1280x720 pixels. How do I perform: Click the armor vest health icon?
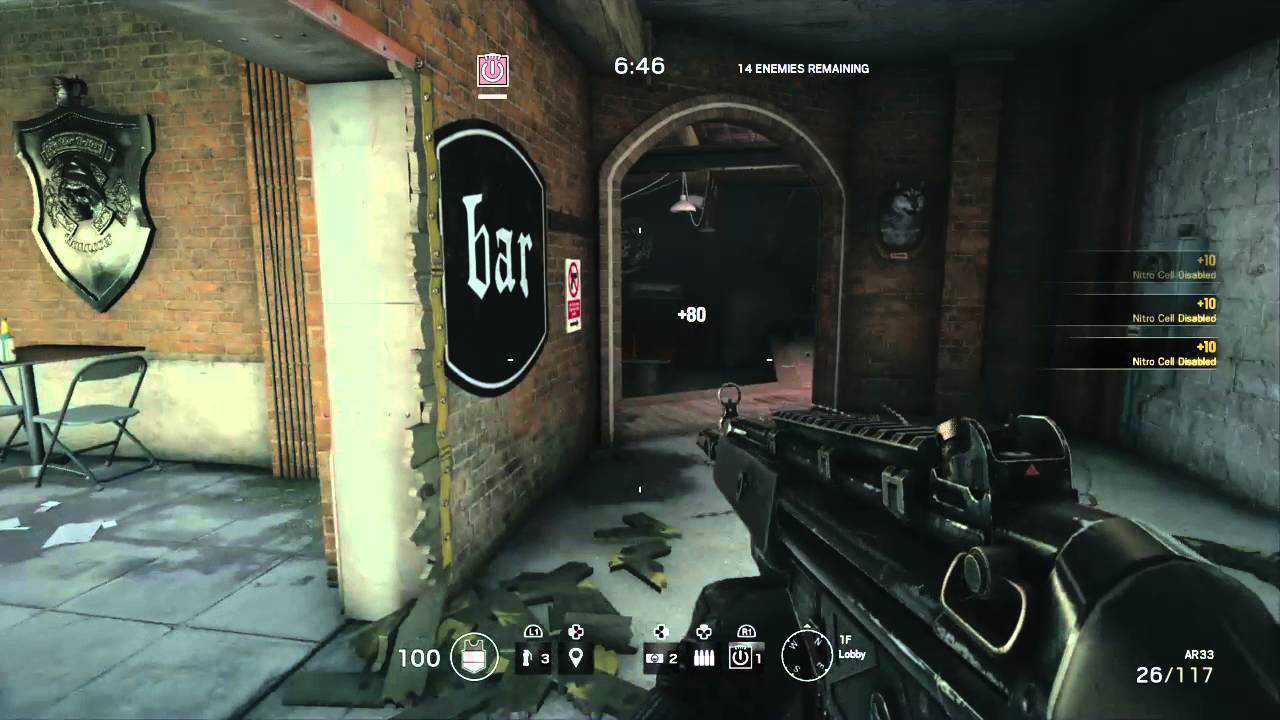472,657
